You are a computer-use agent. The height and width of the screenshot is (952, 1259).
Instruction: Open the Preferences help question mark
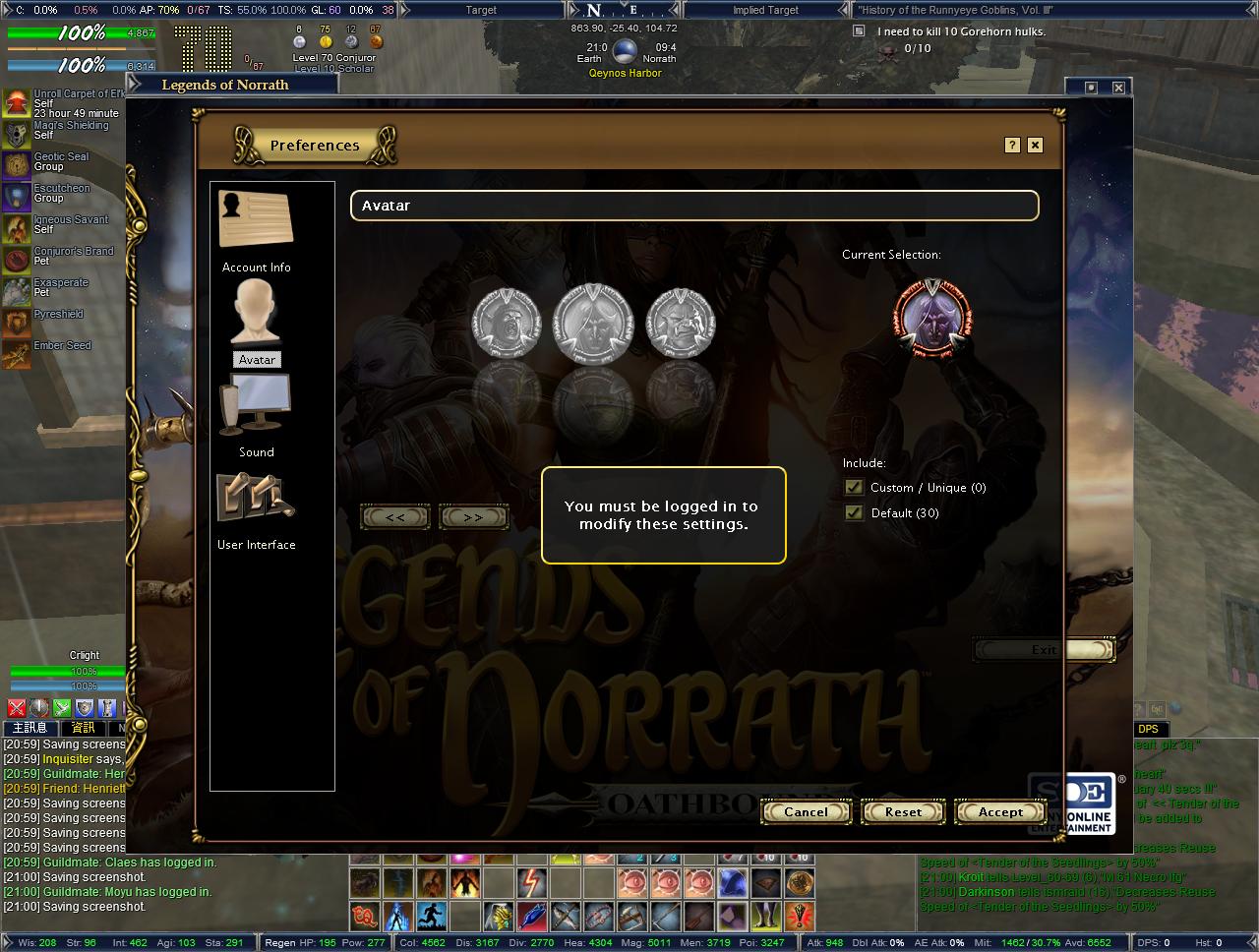[x=1012, y=146]
